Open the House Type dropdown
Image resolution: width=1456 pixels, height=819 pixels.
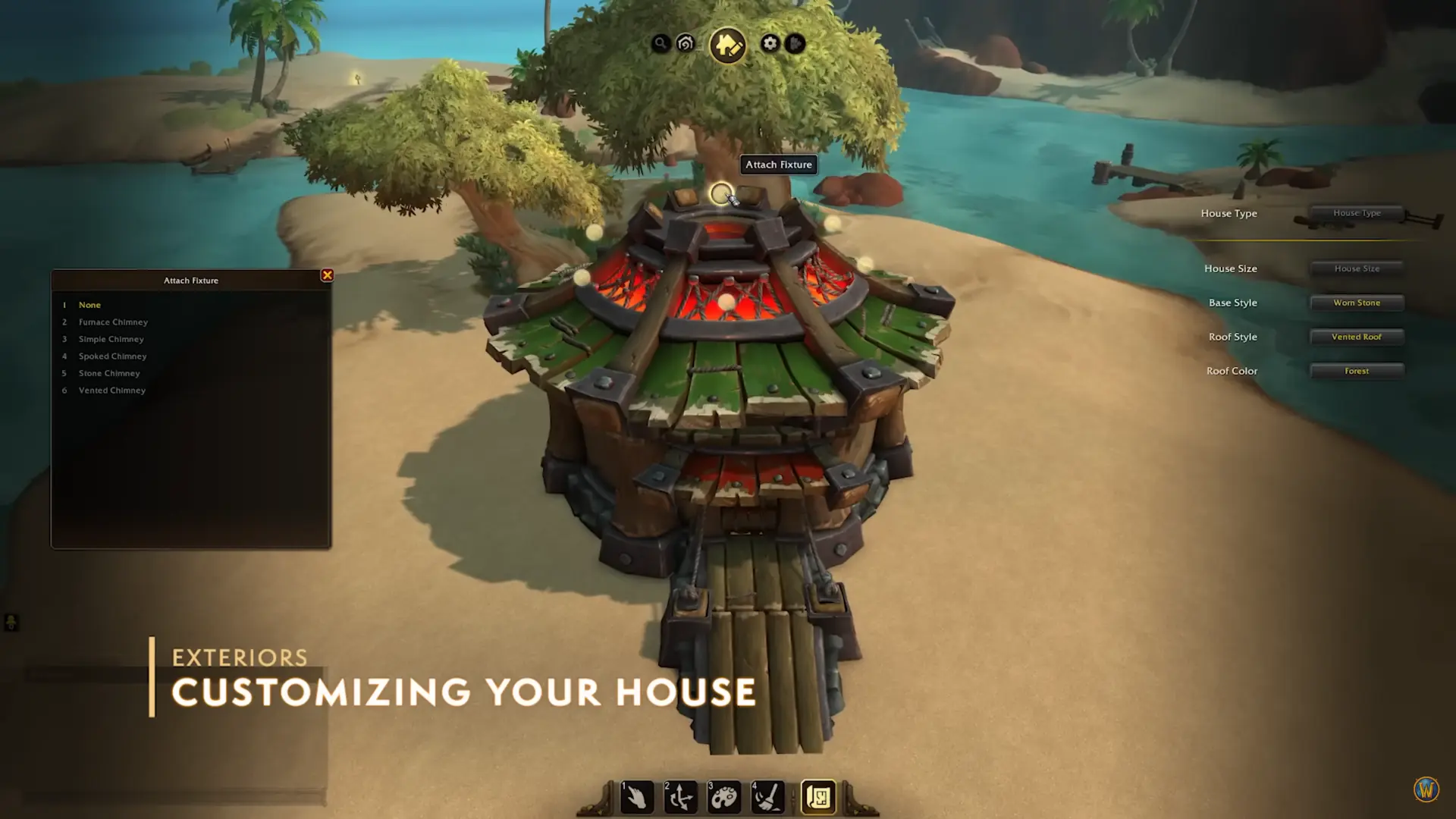click(1357, 214)
